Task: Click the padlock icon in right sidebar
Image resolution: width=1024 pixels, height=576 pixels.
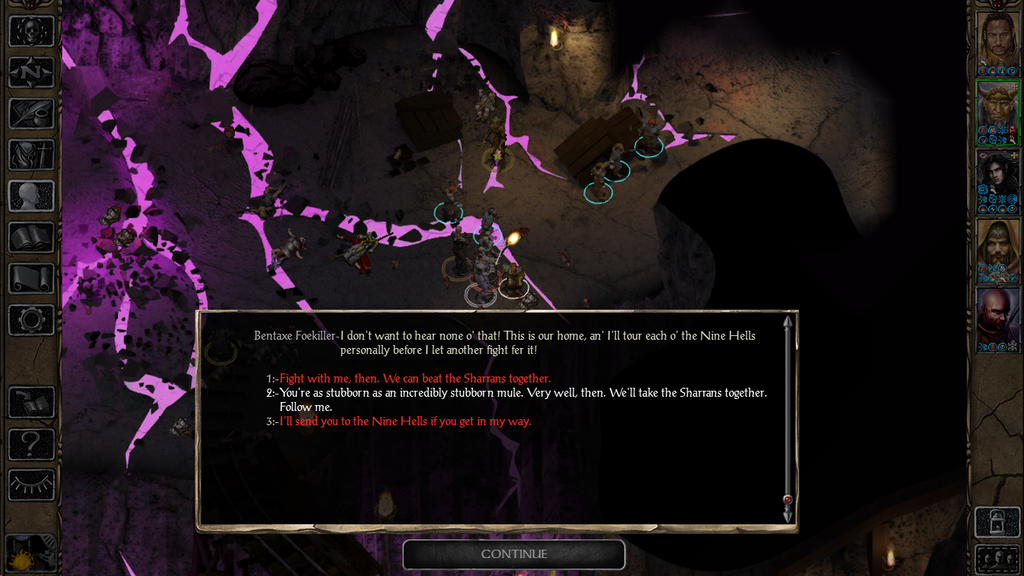Action: 997,521
